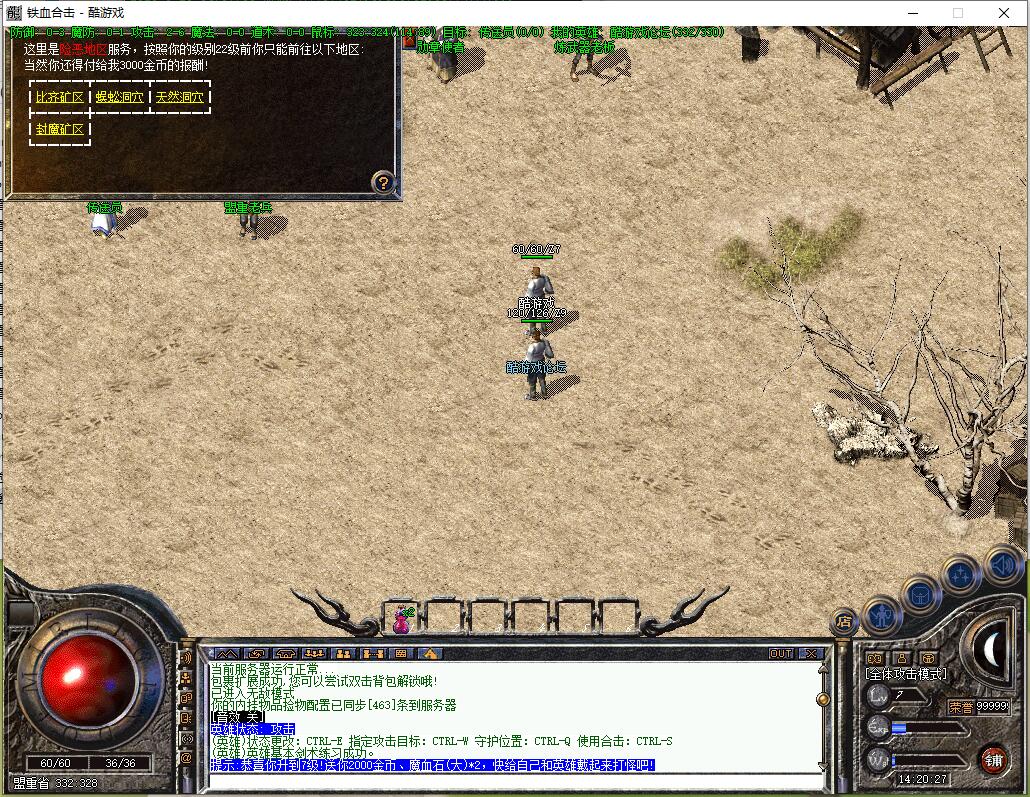Travel to 天然洞穴 via dialogue link

[180, 97]
